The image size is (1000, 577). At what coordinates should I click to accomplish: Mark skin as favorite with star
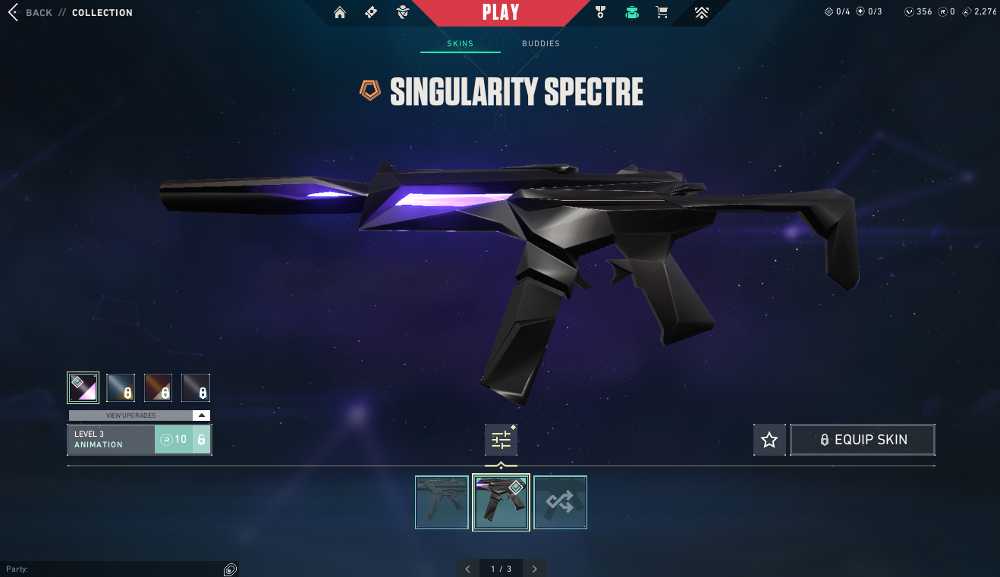coord(769,440)
